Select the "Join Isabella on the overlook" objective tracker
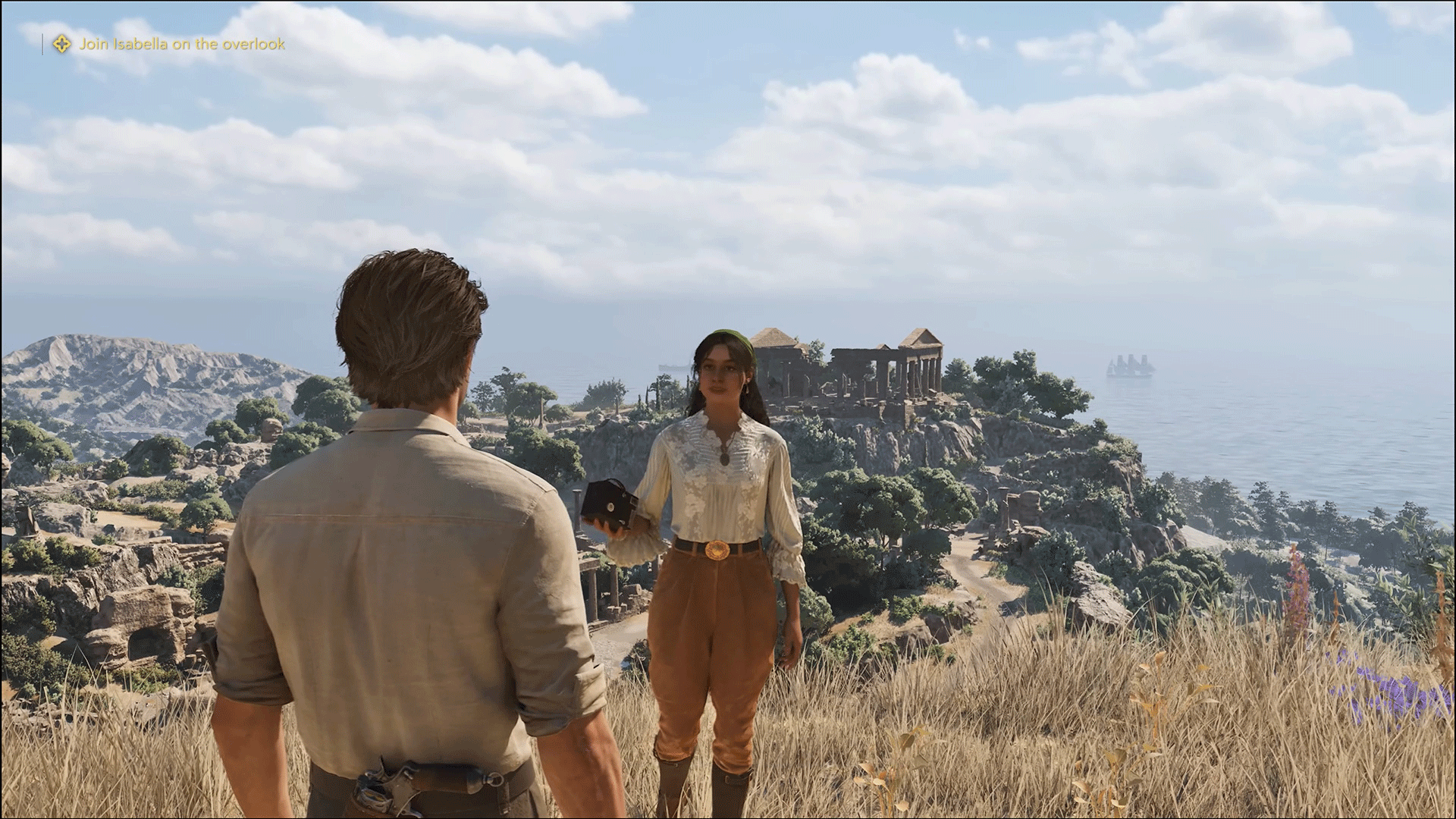The width and height of the screenshot is (1456, 819). tap(182, 44)
